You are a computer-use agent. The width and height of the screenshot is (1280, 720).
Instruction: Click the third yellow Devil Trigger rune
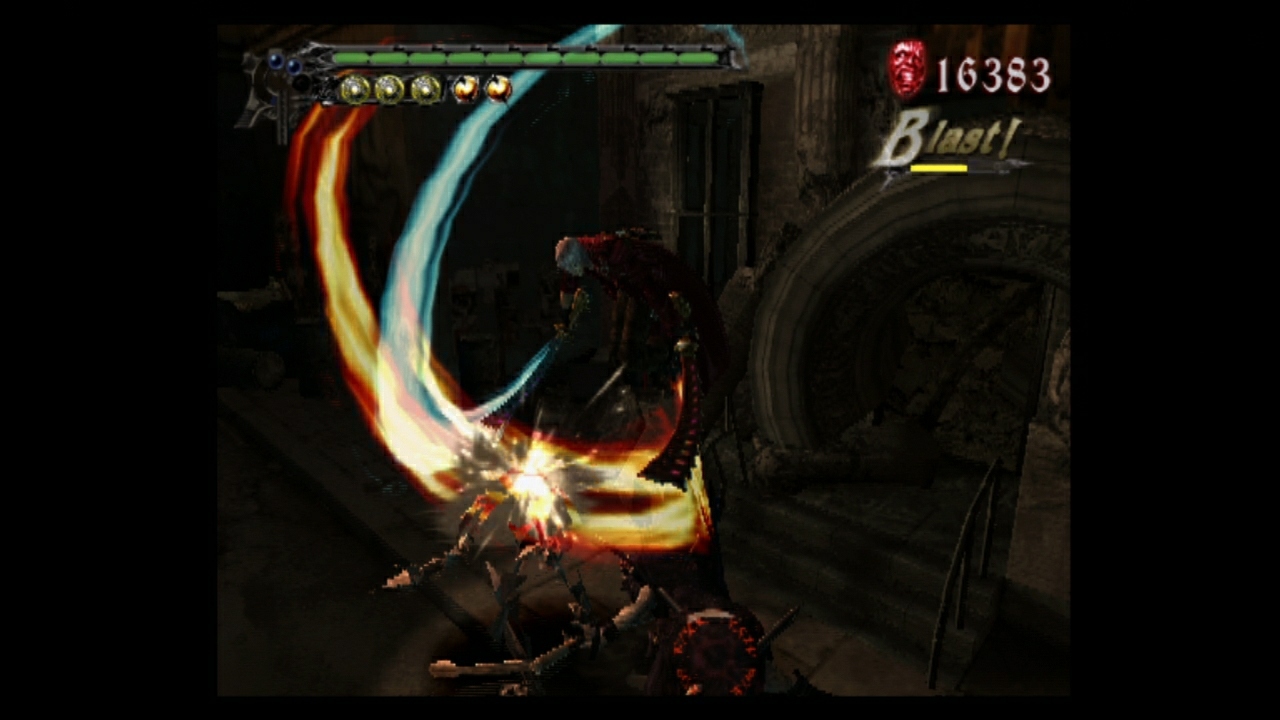tap(427, 88)
